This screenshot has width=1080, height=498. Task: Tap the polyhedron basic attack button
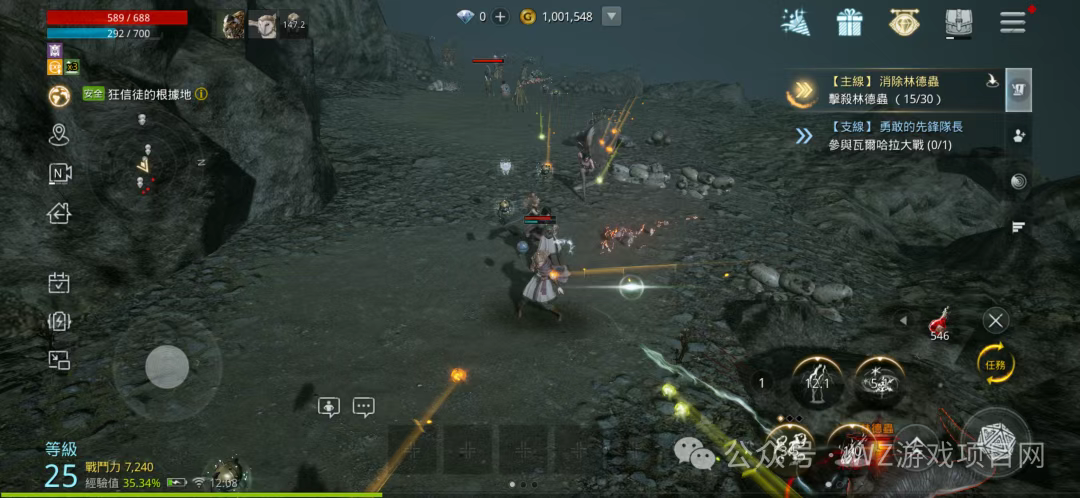[995, 440]
